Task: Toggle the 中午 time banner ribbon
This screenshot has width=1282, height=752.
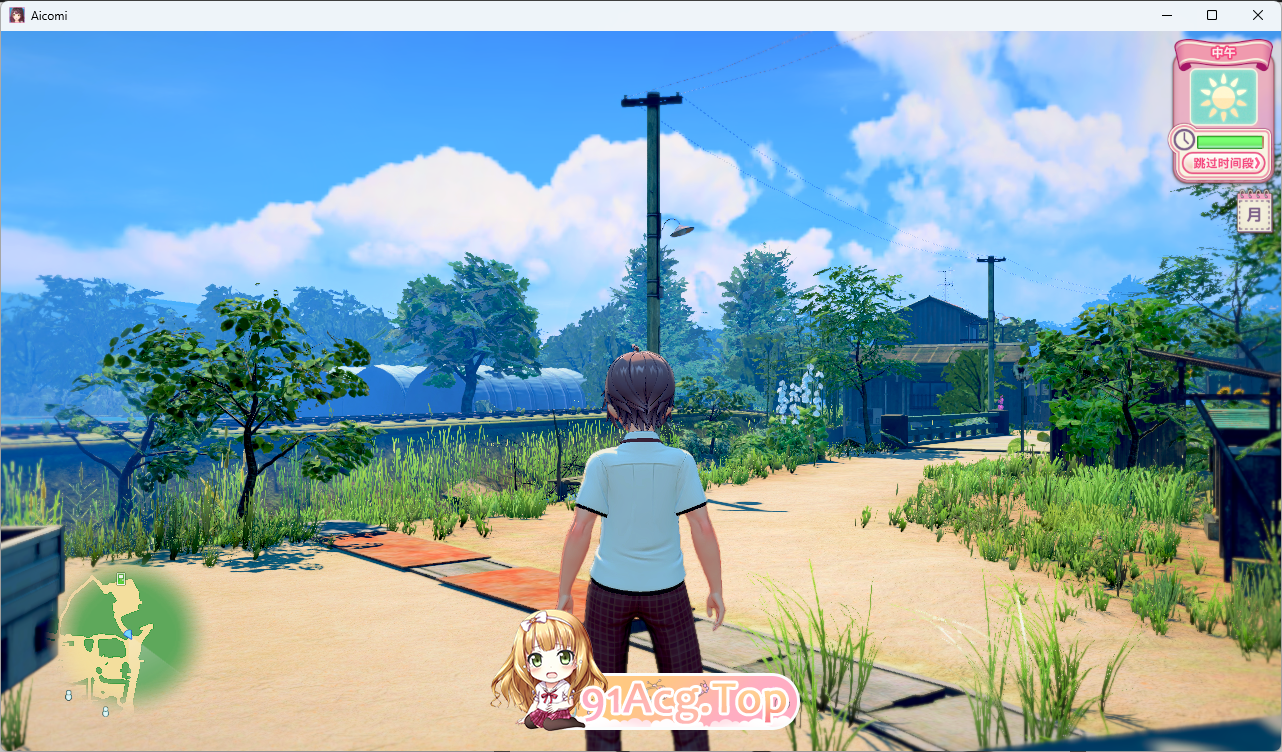Action: tap(1222, 51)
